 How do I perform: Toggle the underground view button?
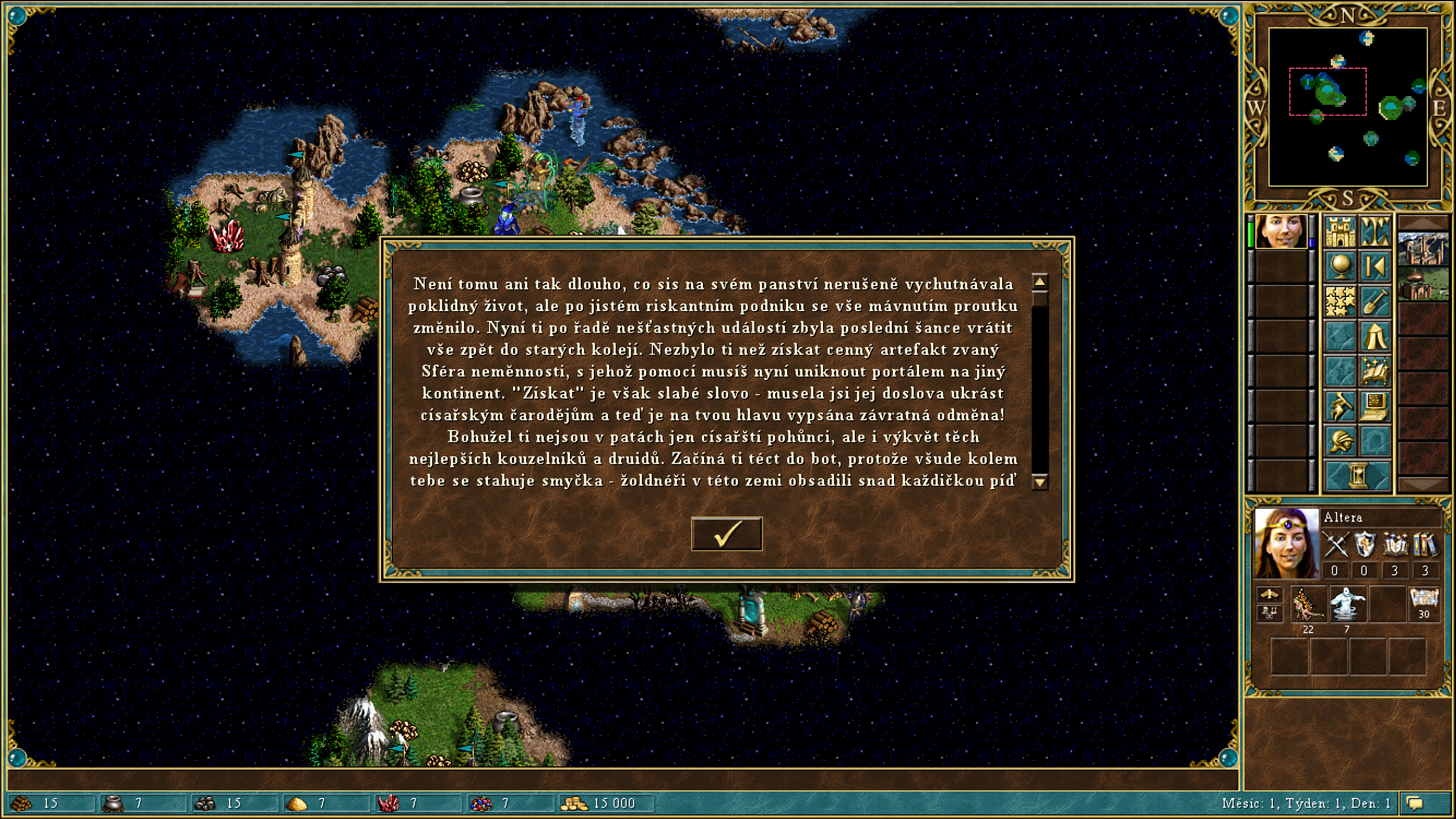coord(1375,231)
